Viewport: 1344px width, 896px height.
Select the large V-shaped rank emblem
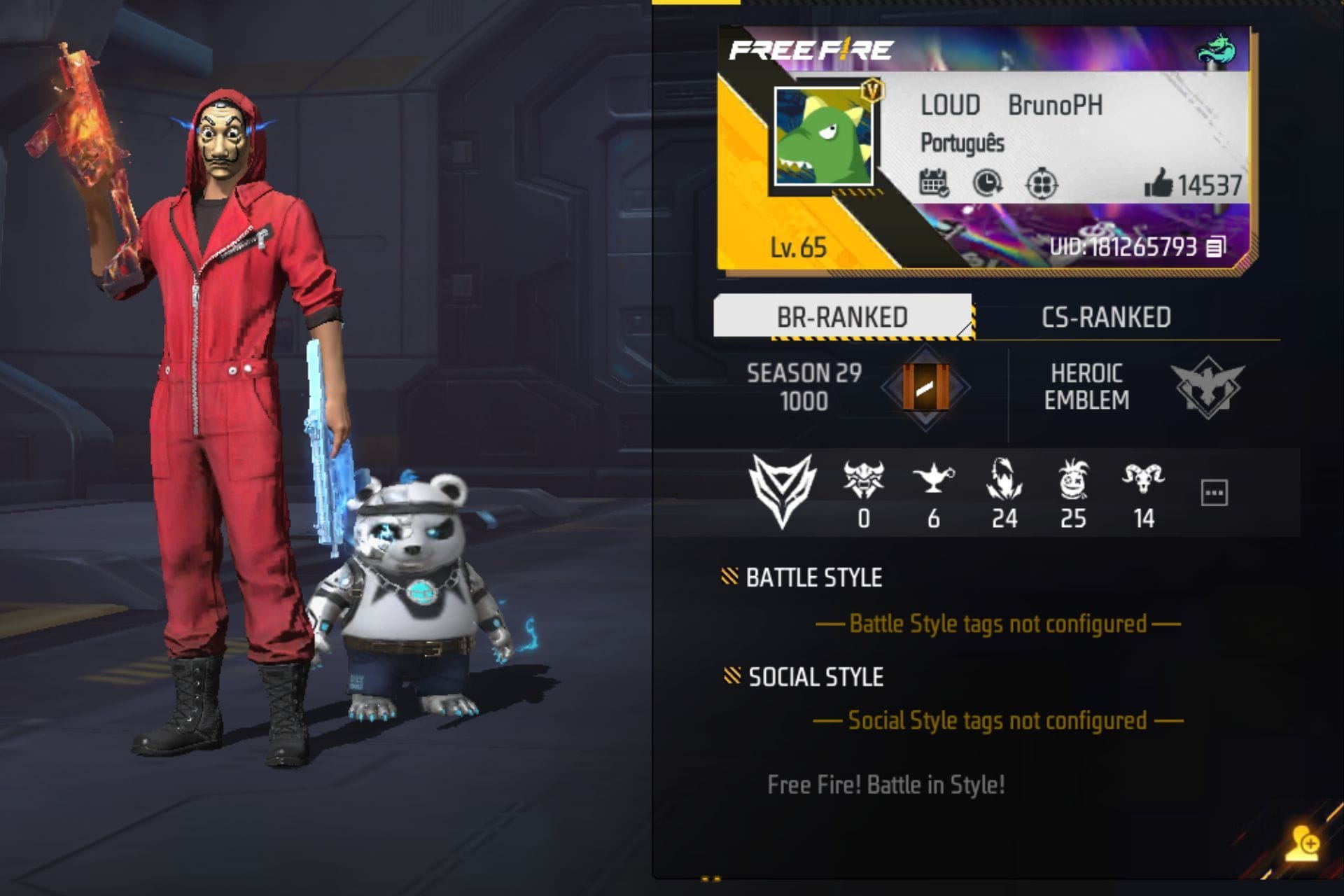[782, 489]
